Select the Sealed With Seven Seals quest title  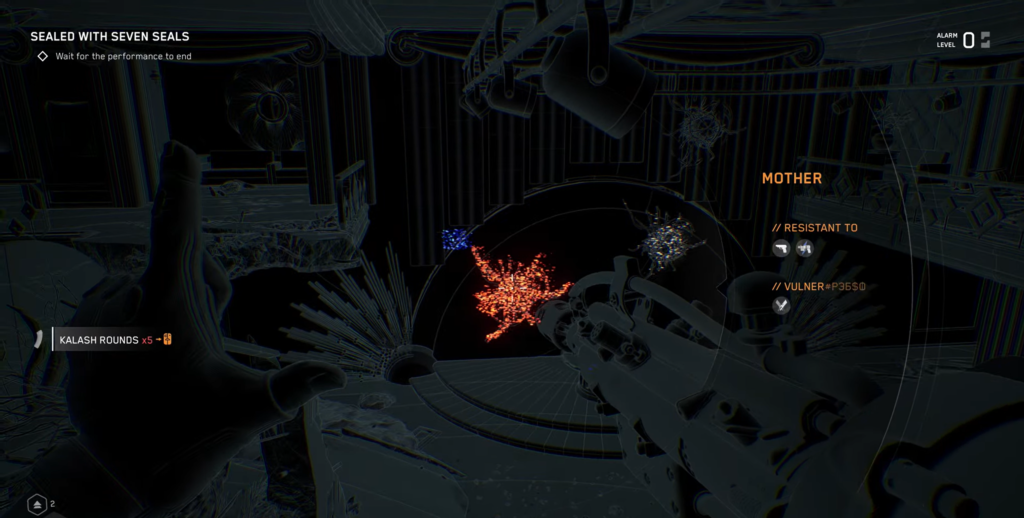click(110, 37)
